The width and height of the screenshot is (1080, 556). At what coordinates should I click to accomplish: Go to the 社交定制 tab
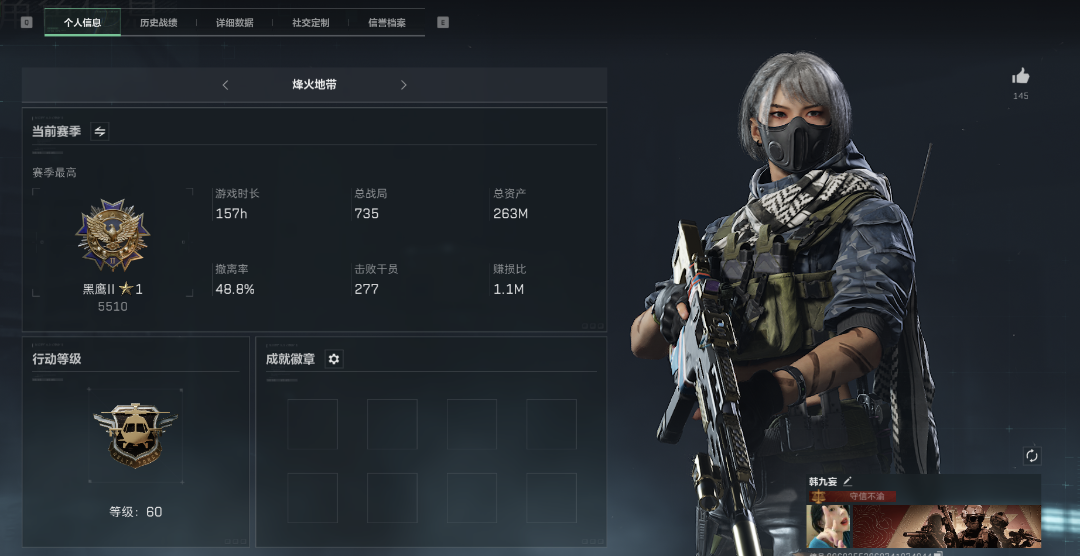pos(310,22)
